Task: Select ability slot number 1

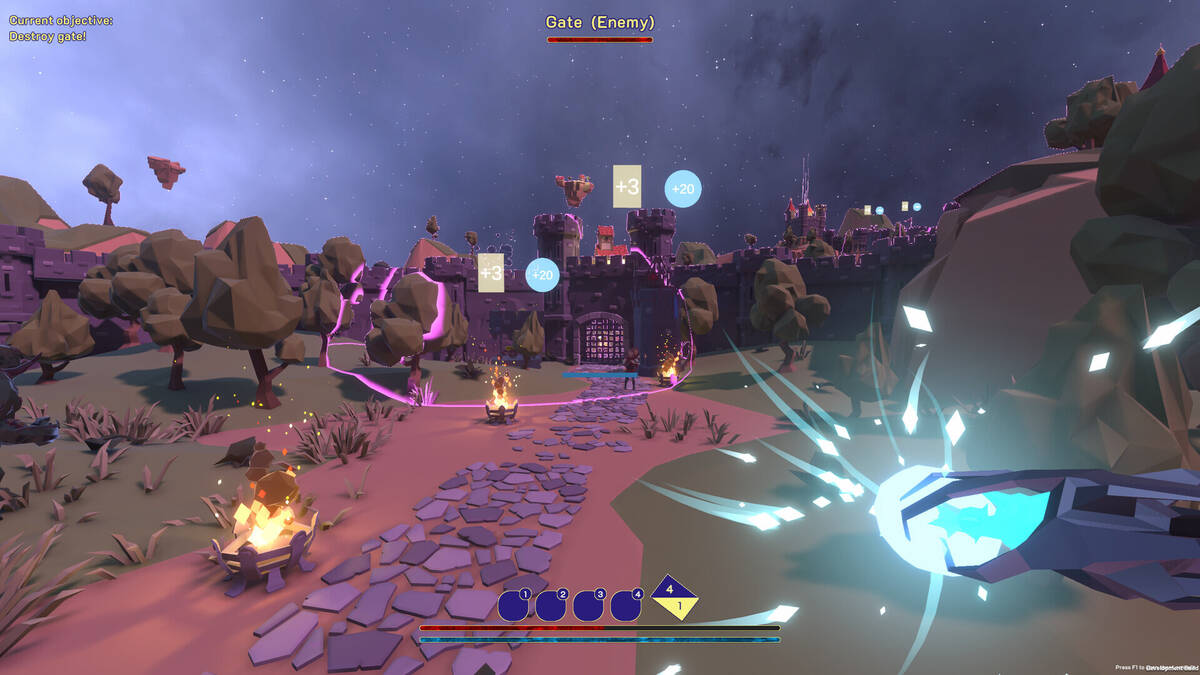Action: tap(513, 605)
